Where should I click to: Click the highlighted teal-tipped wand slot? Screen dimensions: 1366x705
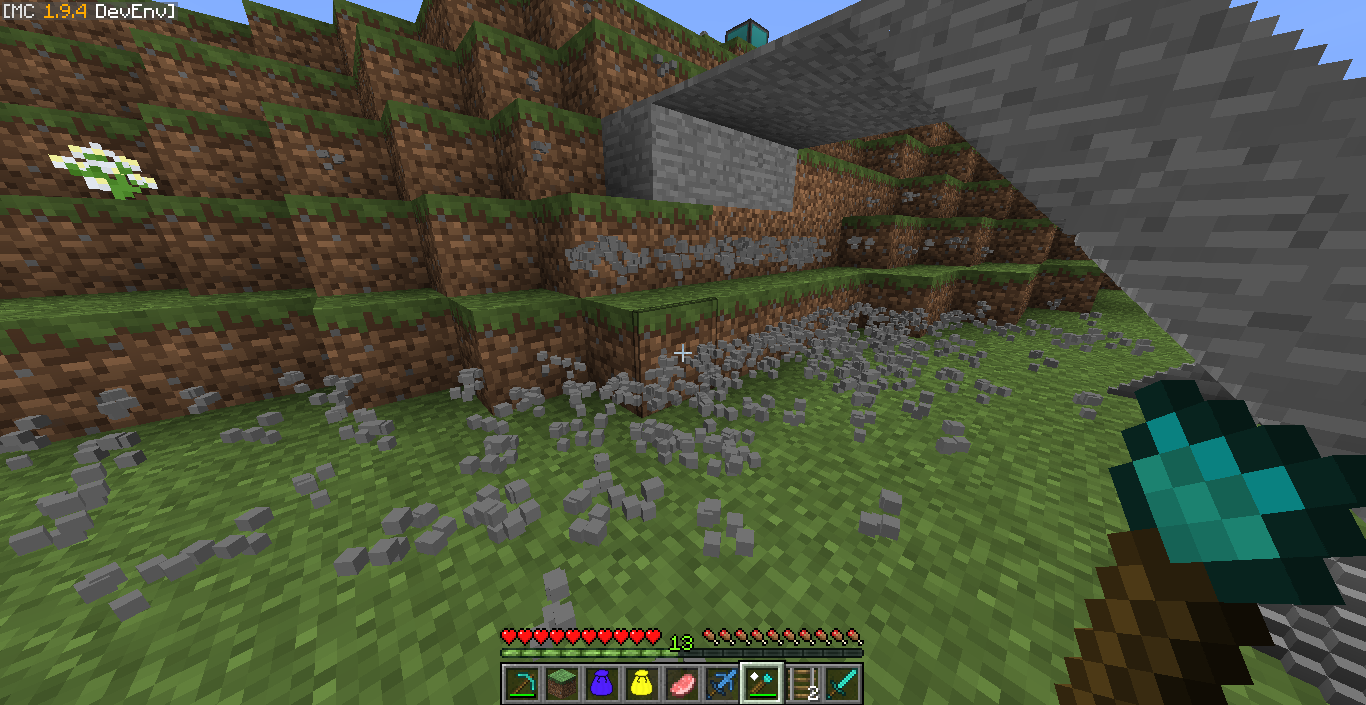tap(761, 683)
